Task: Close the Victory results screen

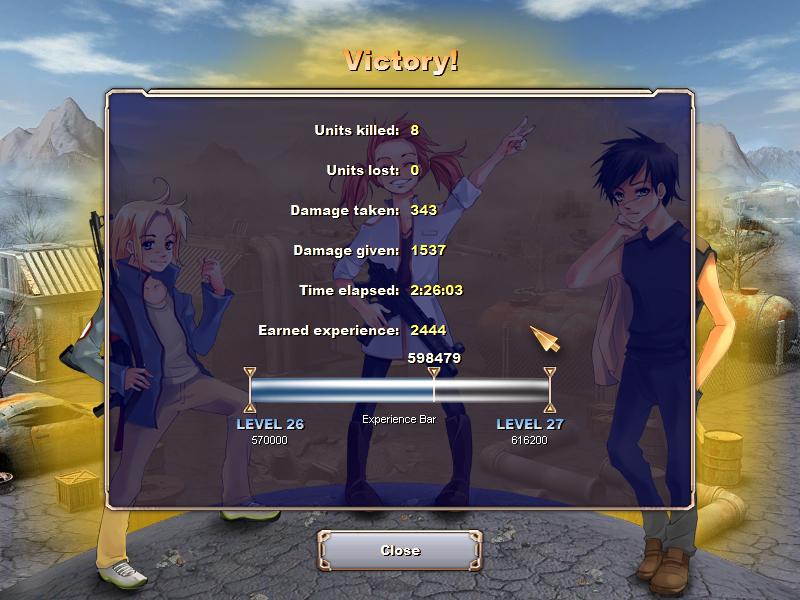Action: point(400,551)
